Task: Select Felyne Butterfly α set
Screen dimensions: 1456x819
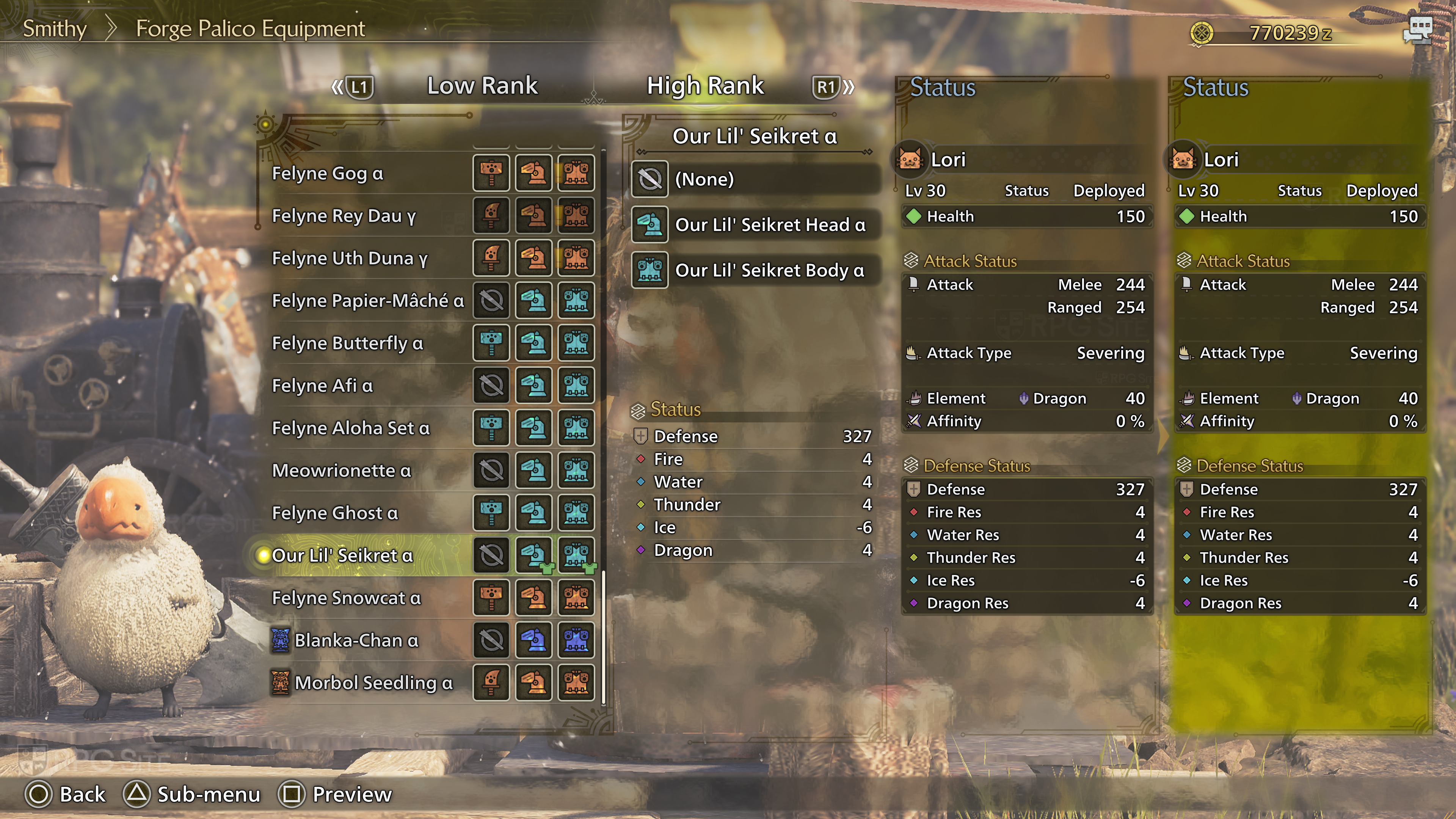Action: (x=348, y=343)
